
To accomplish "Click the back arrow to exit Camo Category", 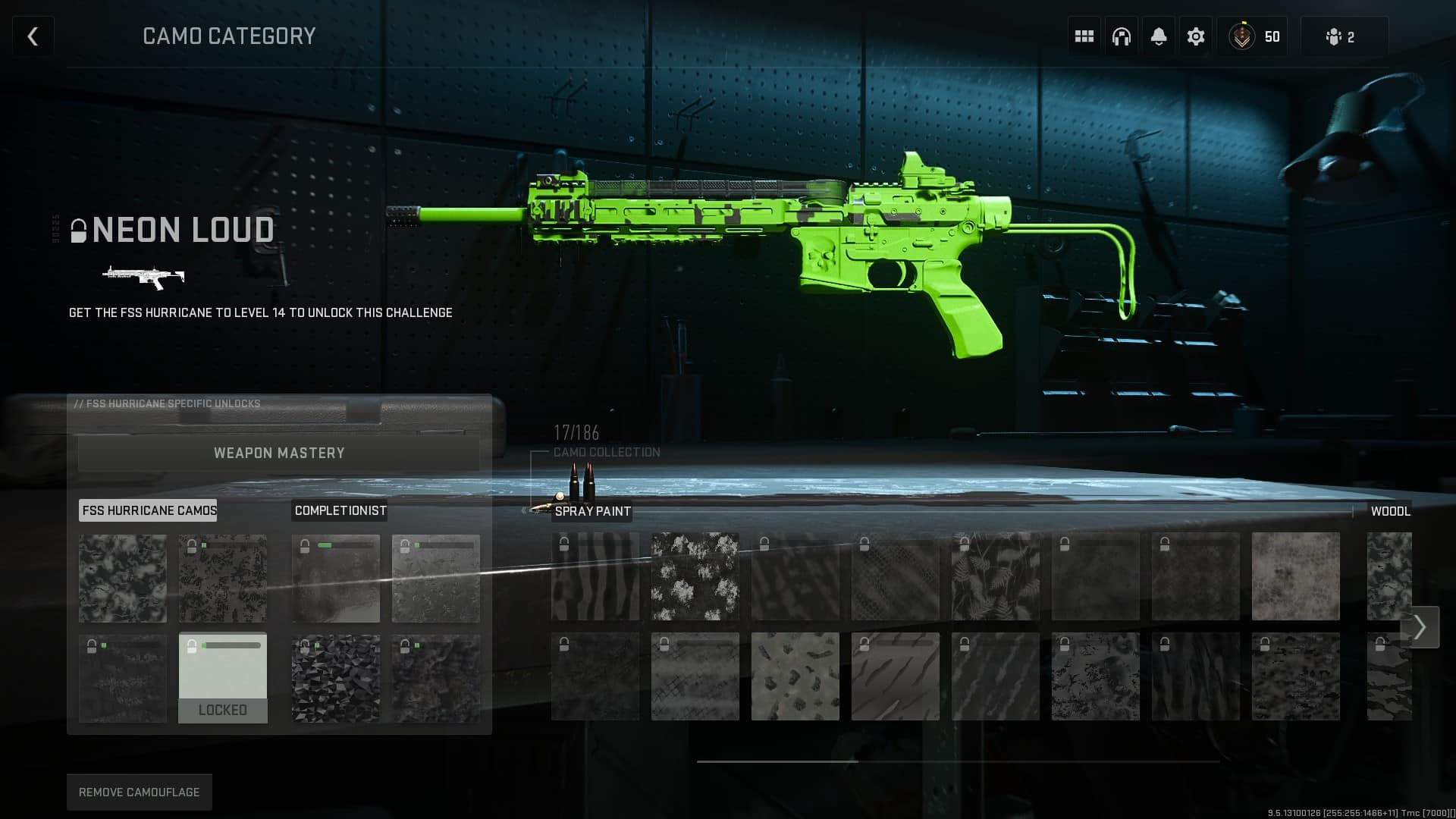I will (x=33, y=36).
